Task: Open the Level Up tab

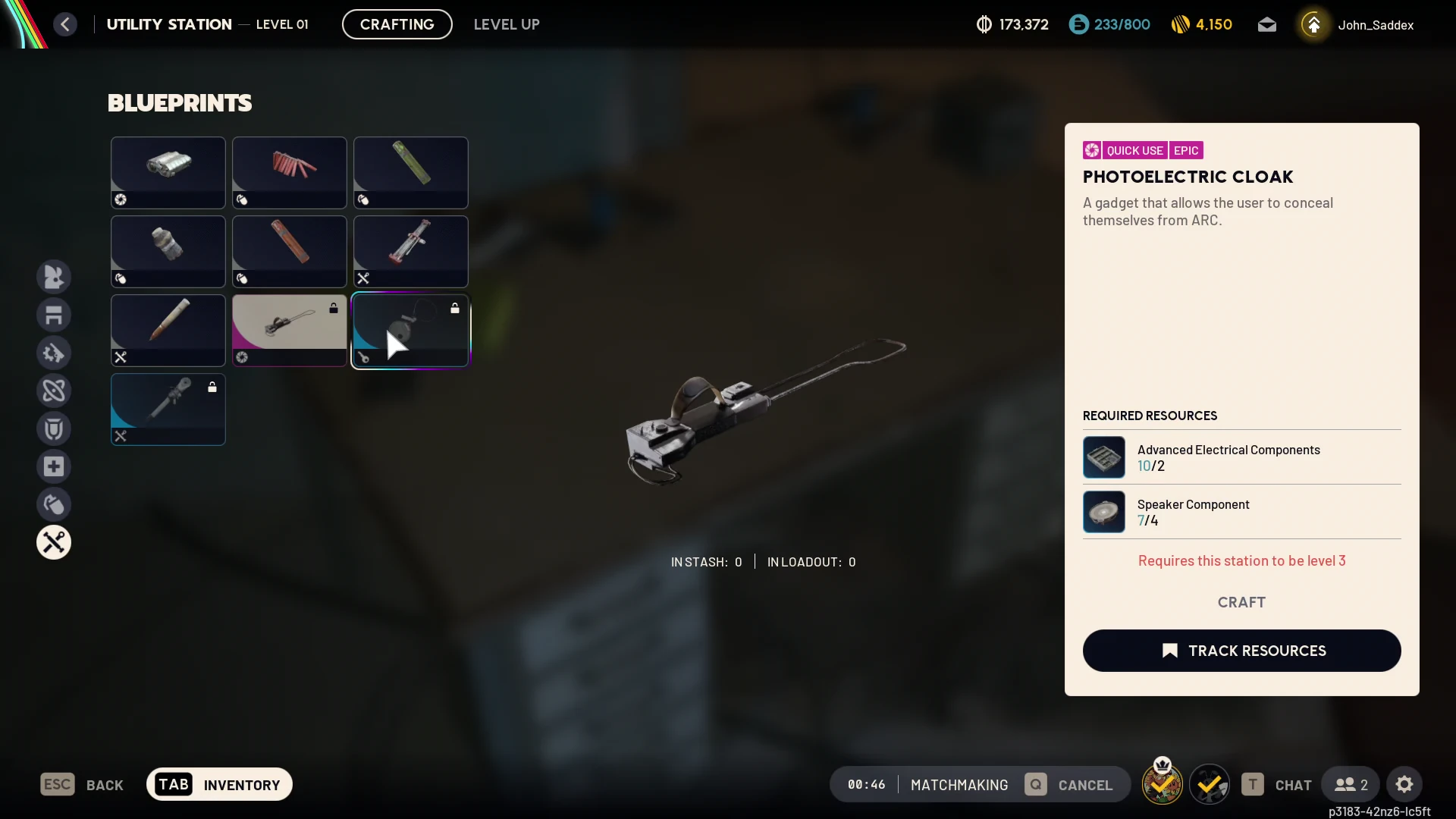Action: click(507, 24)
